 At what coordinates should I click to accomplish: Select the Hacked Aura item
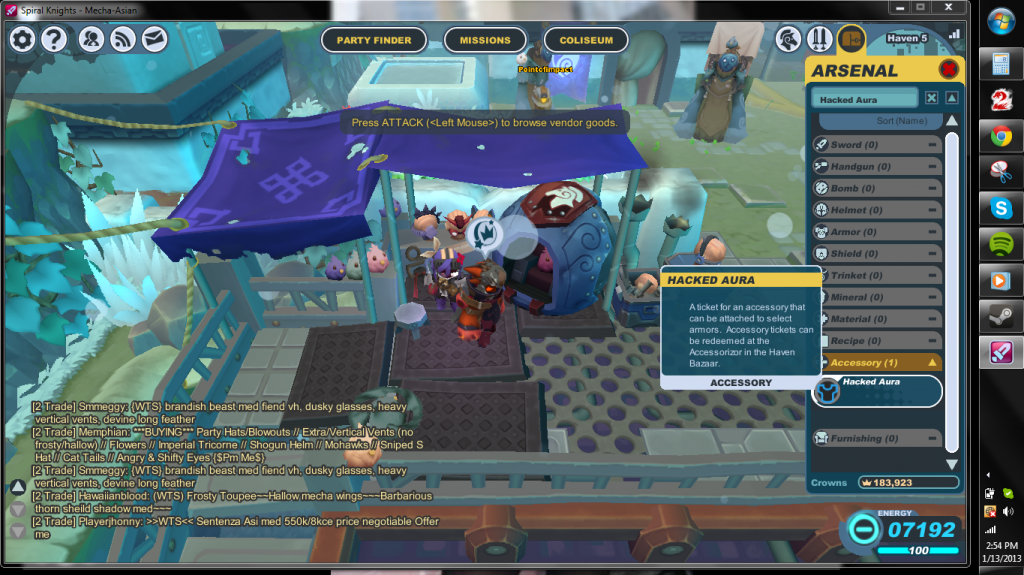(876, 390)
